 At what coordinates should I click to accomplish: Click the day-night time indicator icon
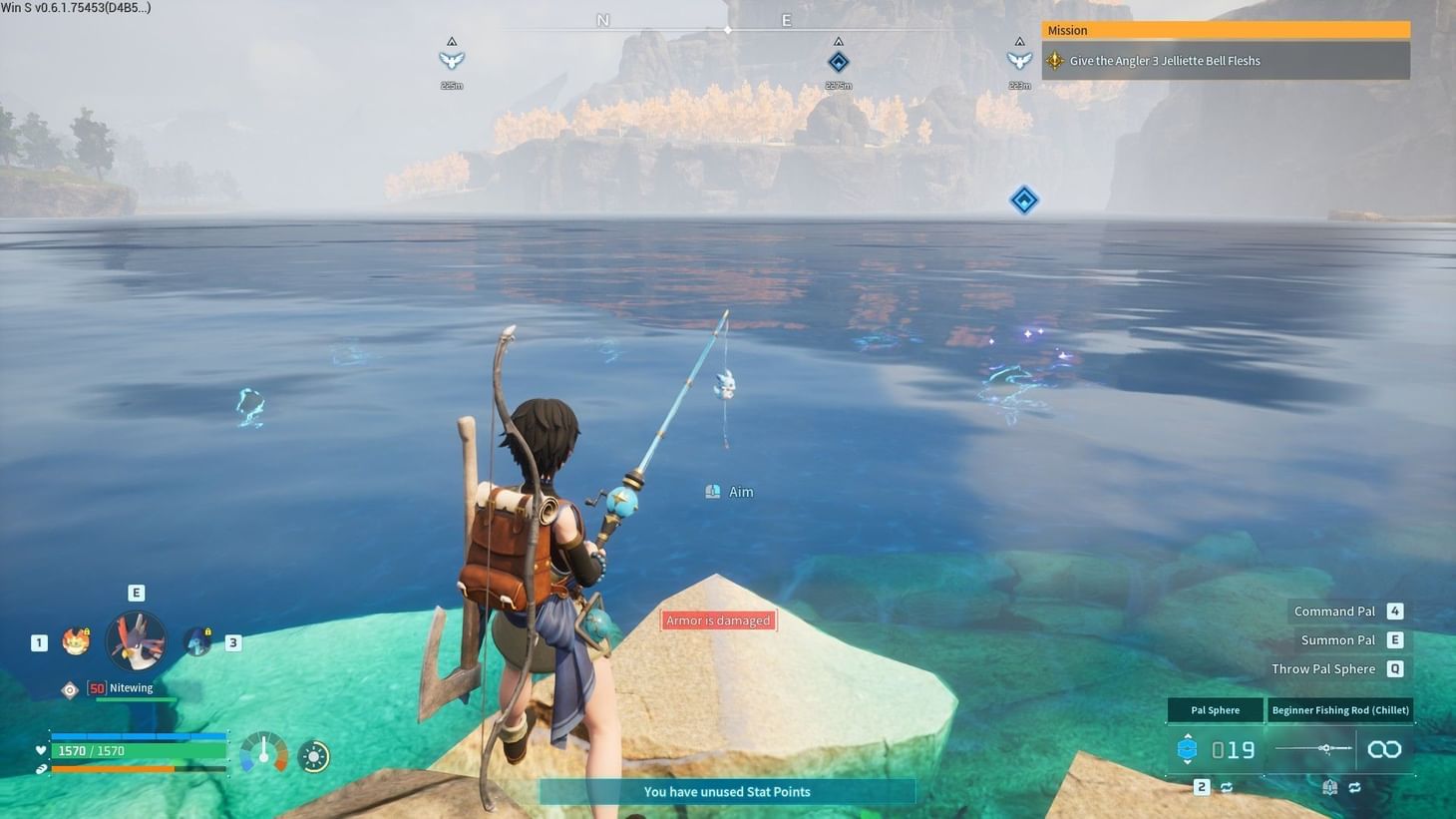click(314, 755)
